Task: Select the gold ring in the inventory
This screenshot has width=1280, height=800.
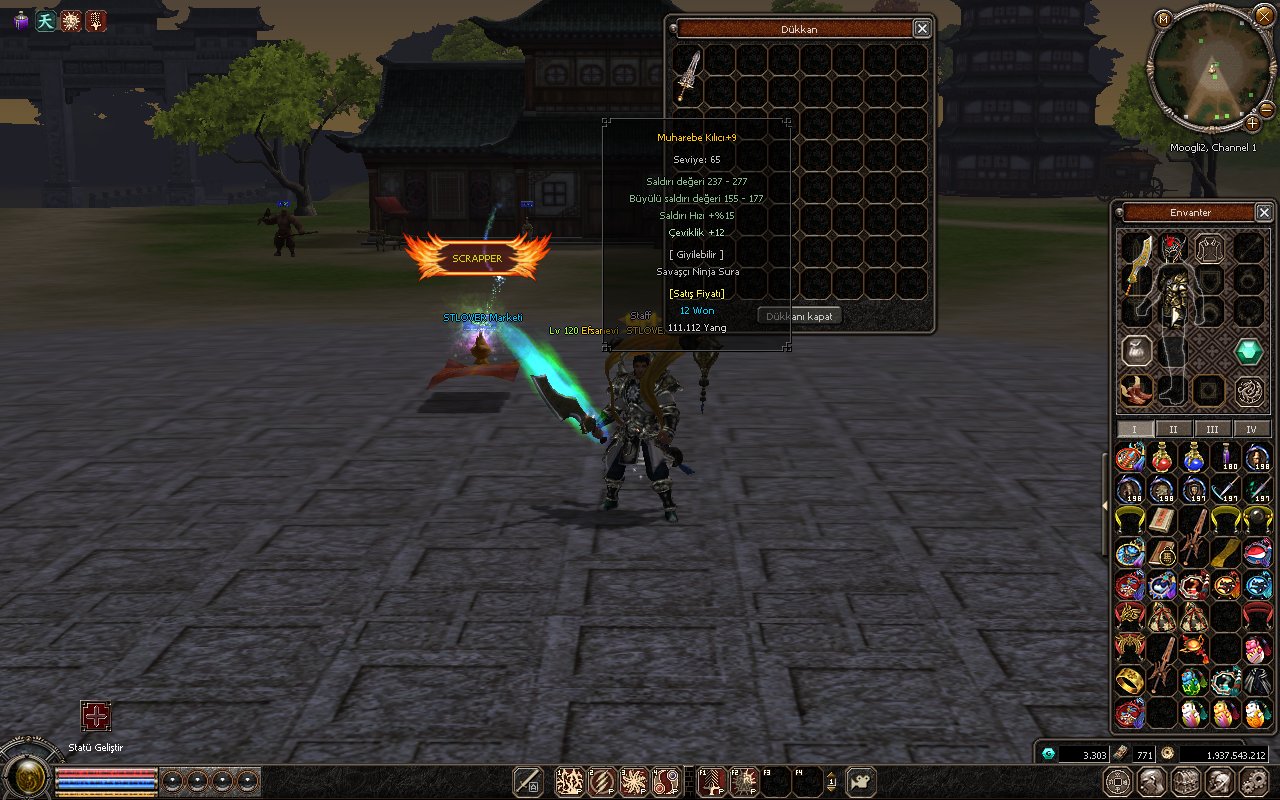Action: point(1130,682)
